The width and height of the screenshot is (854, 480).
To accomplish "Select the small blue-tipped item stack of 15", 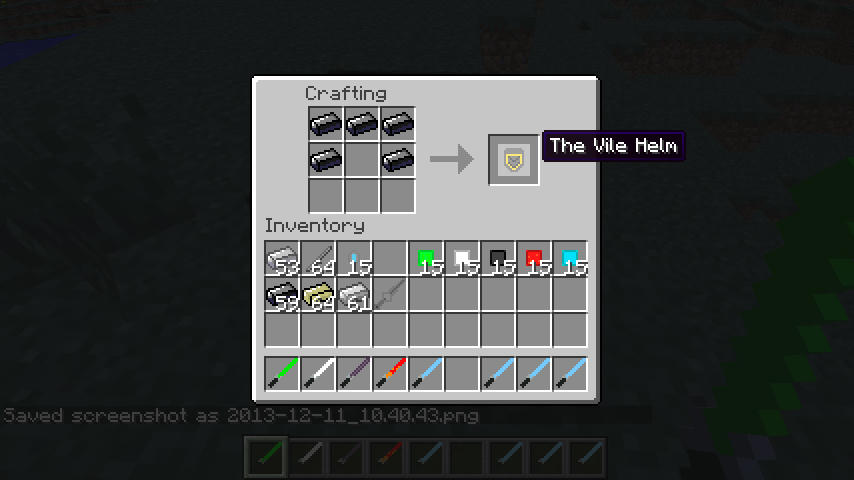I will (355, 260).
